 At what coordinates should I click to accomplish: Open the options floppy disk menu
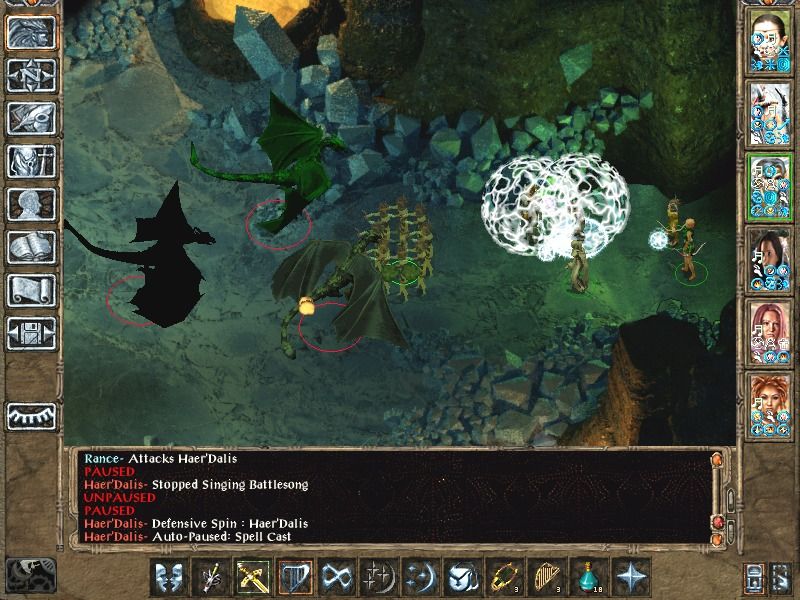click(31, 332)
